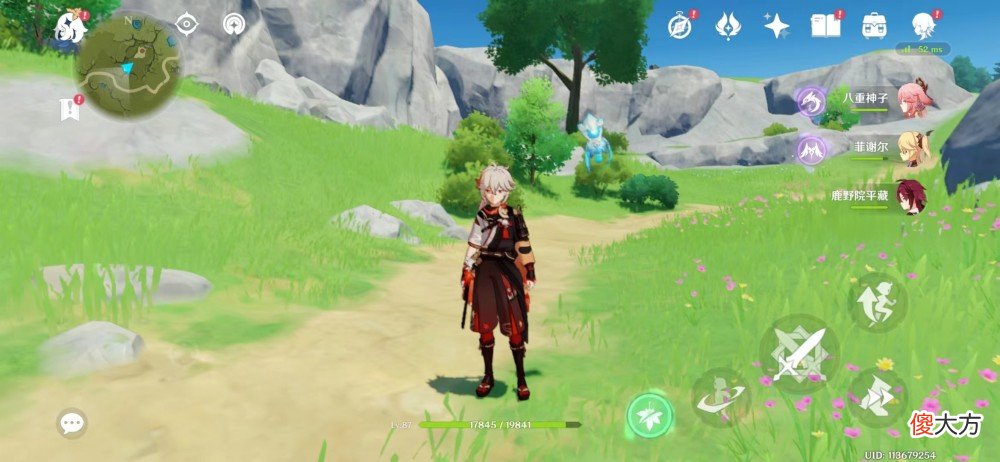Trigger 菲谢尔's elemental burst icon
This screenshot has width=1000, height=462.
810,149
